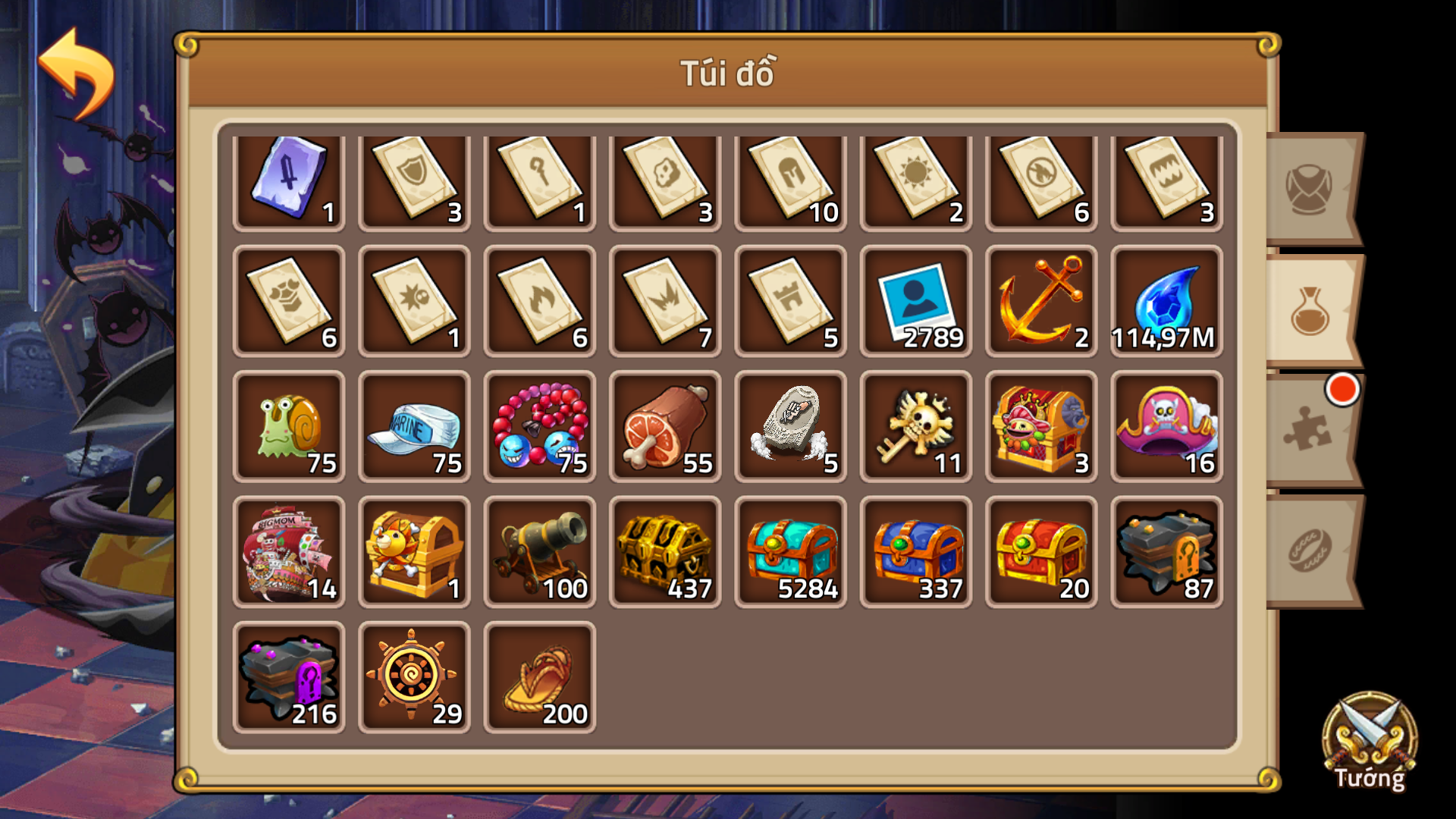The width and height of the screenshot is (1456, 819).
Task: Open the golden chest showing 437
Action: (665, 551)
